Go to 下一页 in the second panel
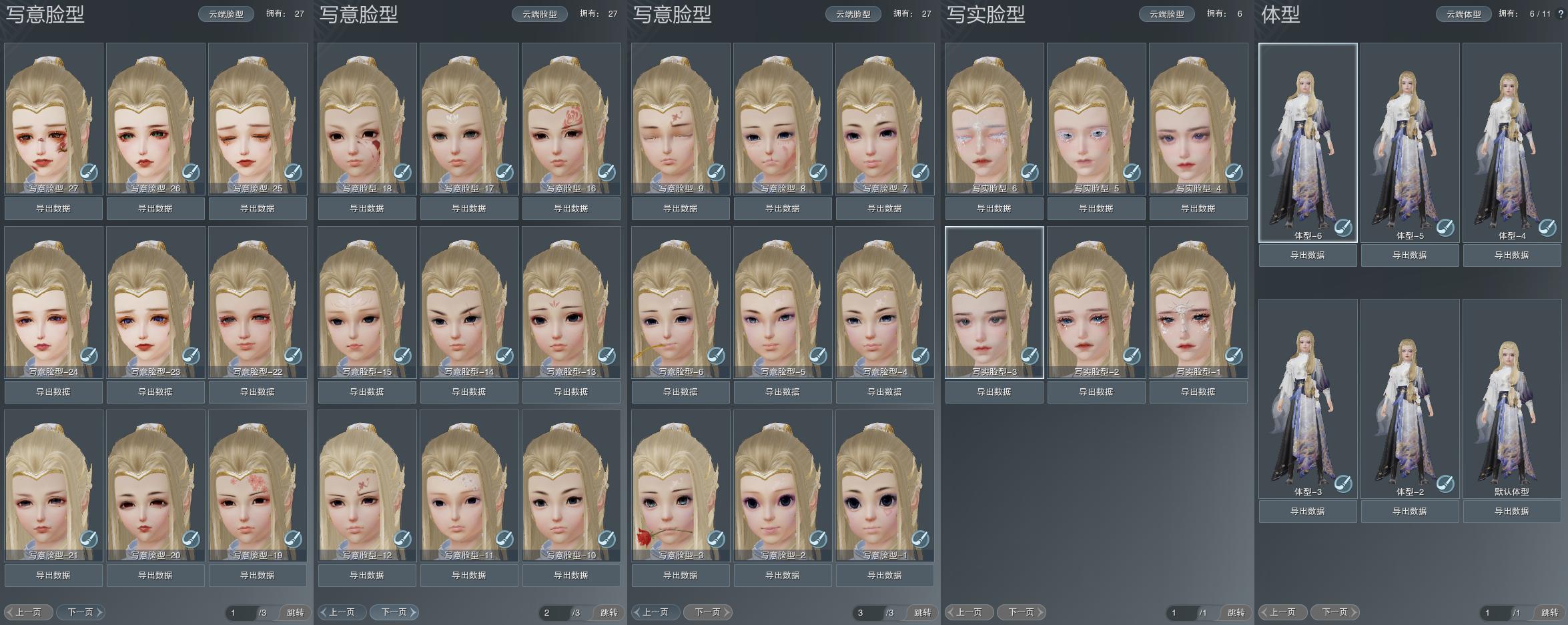This screenshot has height=625, width=1568. 394,612
